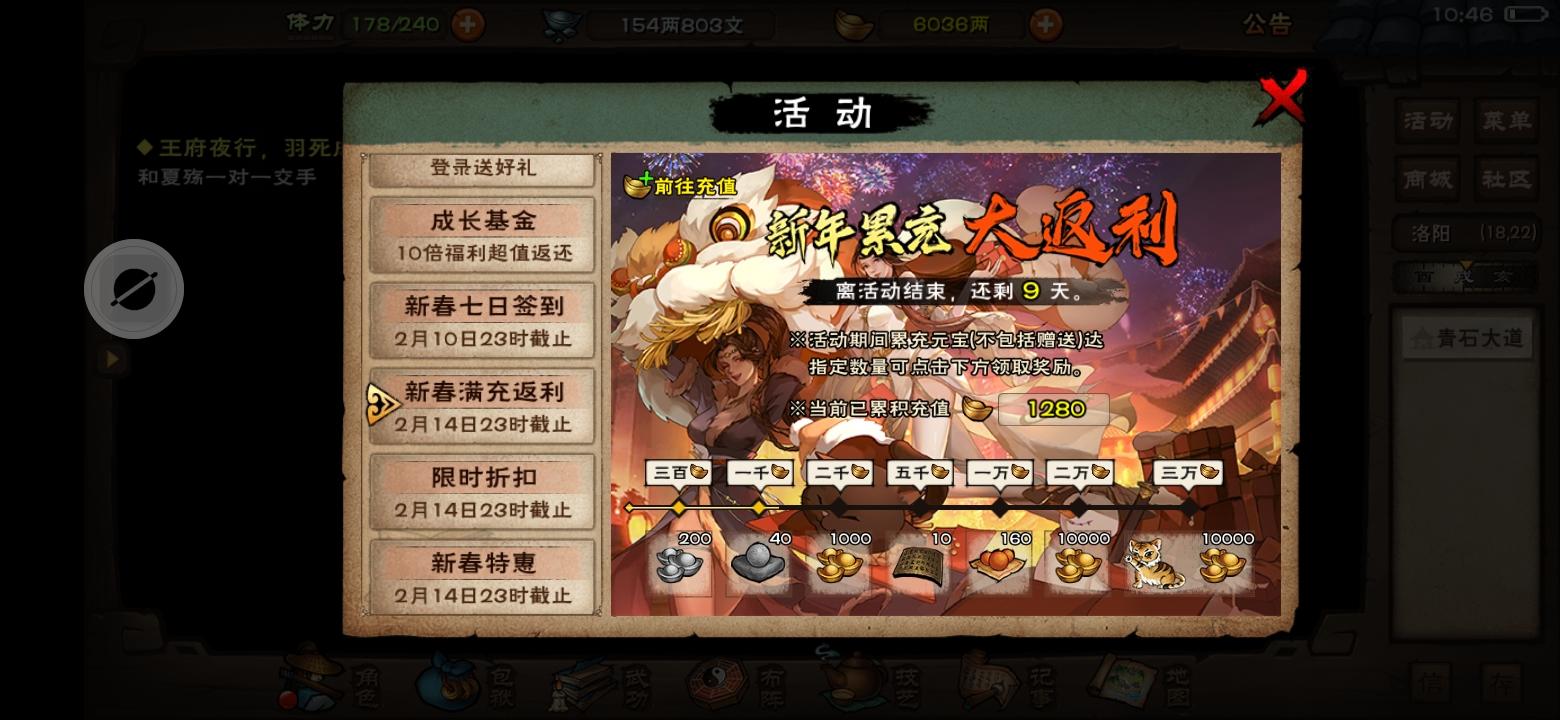The image size is (1560, 720).
Task: Switch to the 限时折扣 tab
Action: 481,492
